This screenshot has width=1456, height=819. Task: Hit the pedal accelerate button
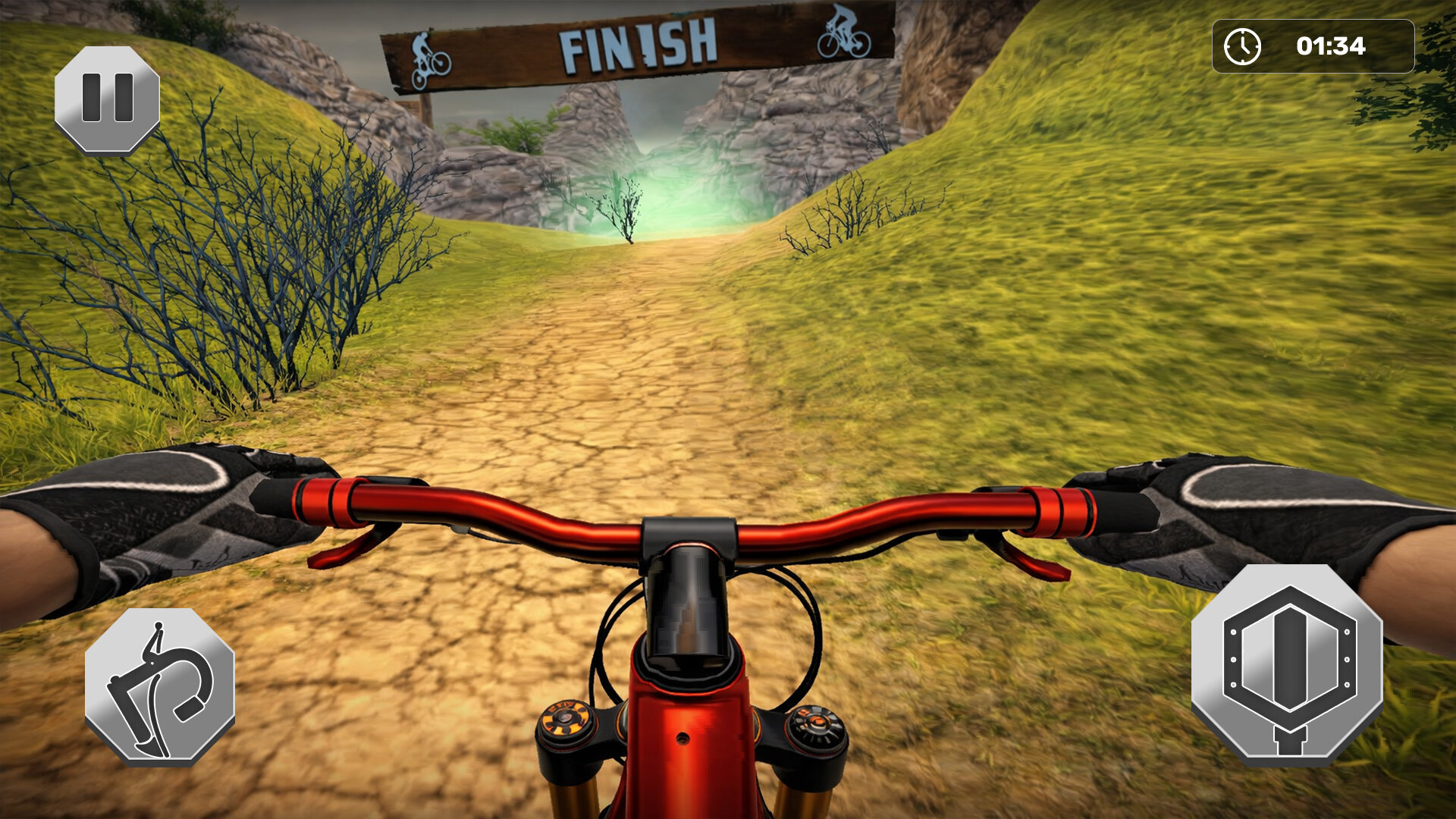[x=1287, y=667]
